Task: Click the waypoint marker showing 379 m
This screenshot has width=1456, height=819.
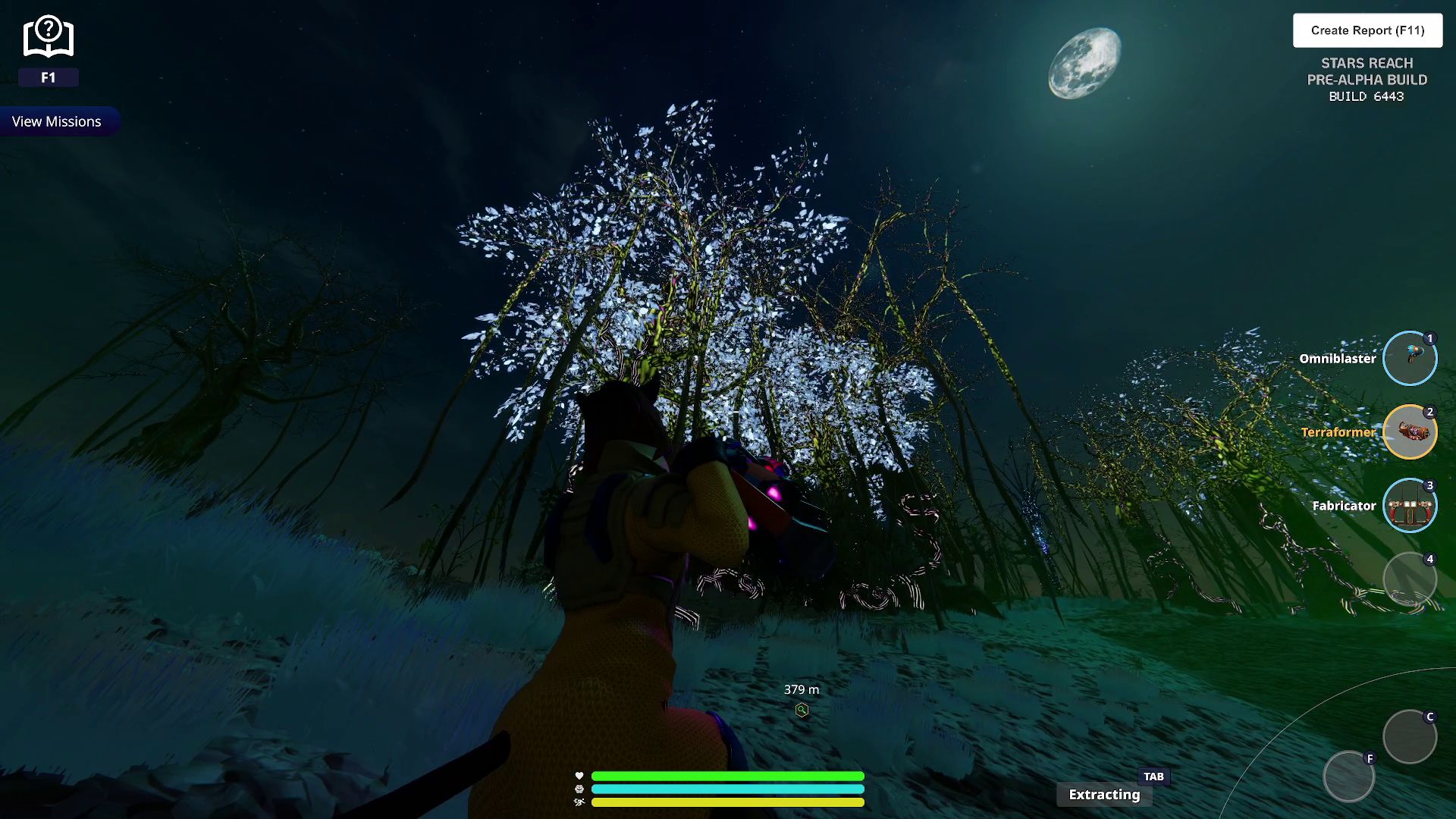Action: pyautogui.click(x=802, y=710)
